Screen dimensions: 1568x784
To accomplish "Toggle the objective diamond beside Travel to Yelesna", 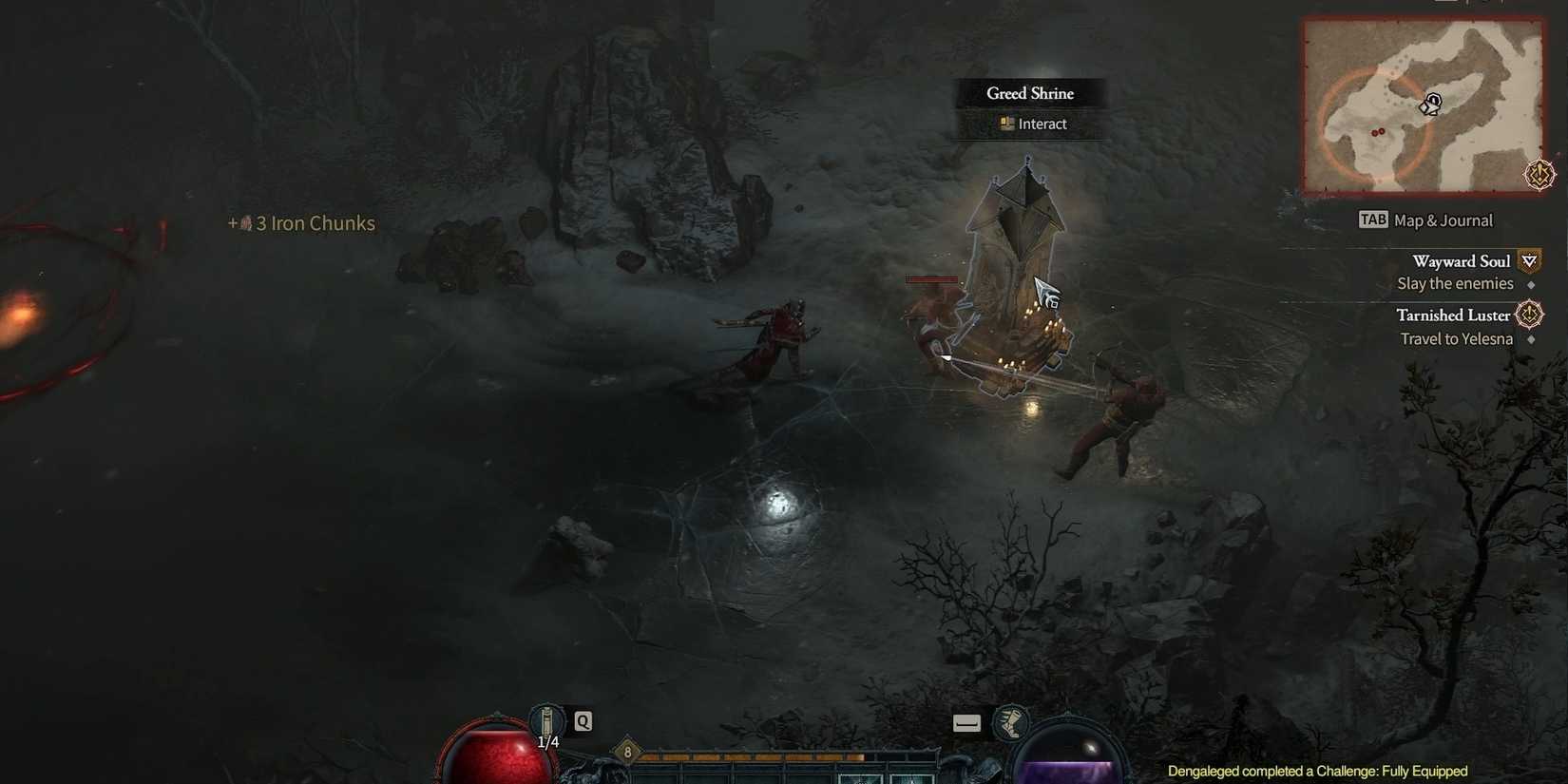I will pos(1533,339).
